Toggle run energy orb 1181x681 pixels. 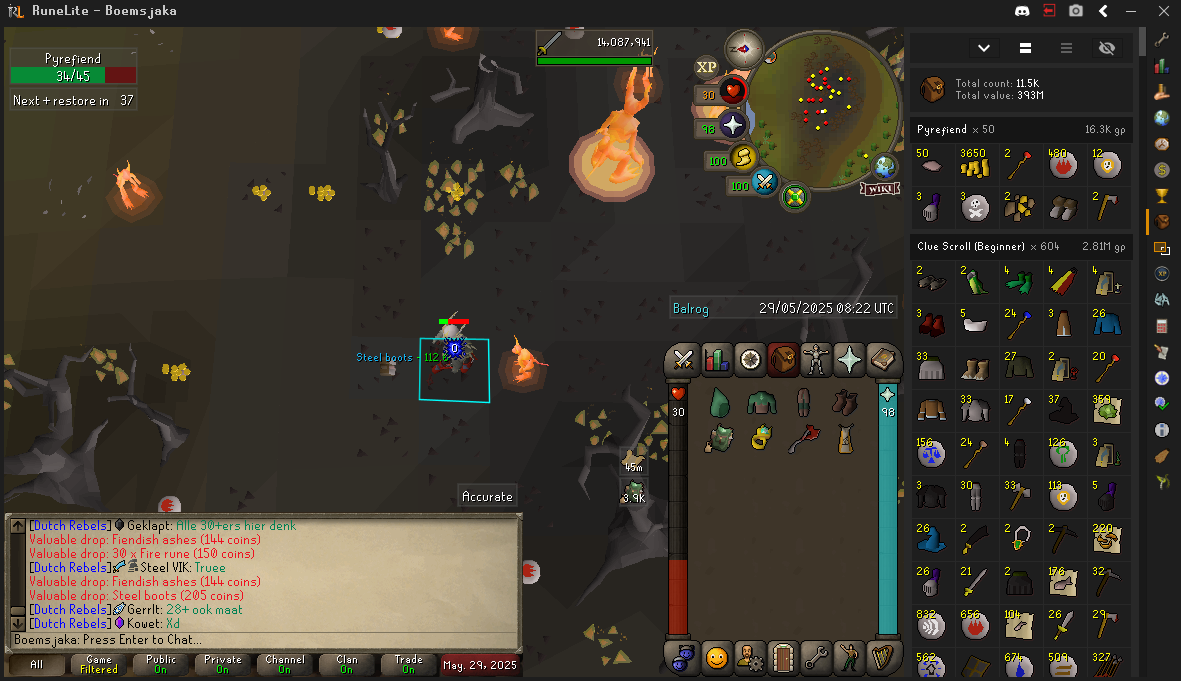(x=743, y=157)
